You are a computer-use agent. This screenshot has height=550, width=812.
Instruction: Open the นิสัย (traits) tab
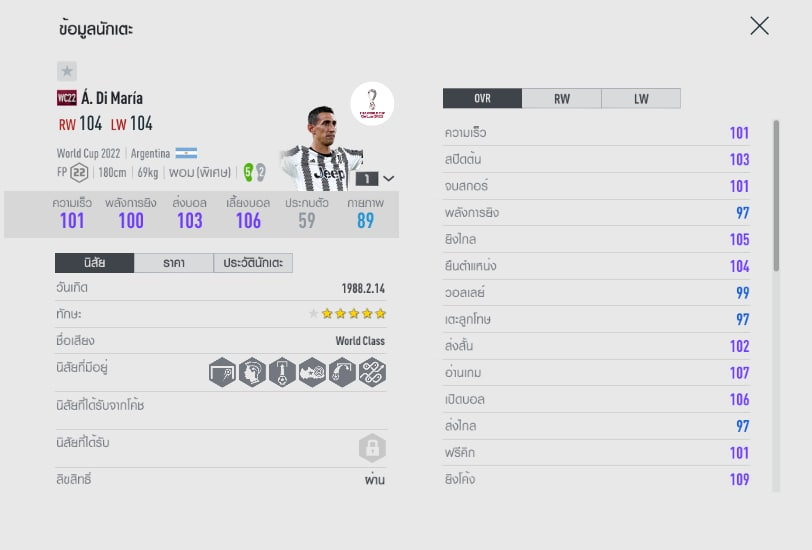pyautogui.click(x=94, y=263)
